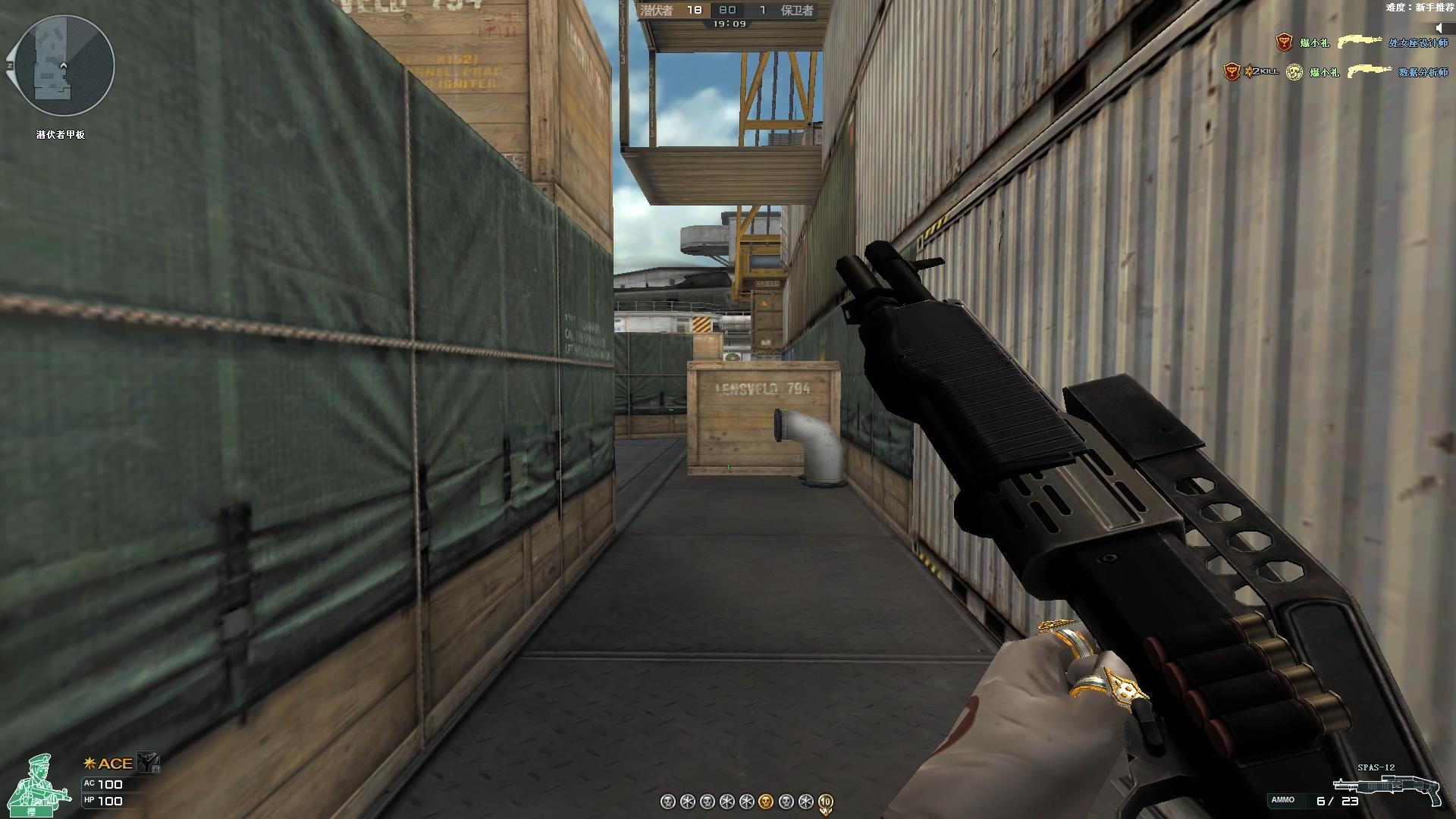Select the 处女座设计师 kill feed entry
Viewport: 1456px width, 819px height.
(x=1418, y=43)
